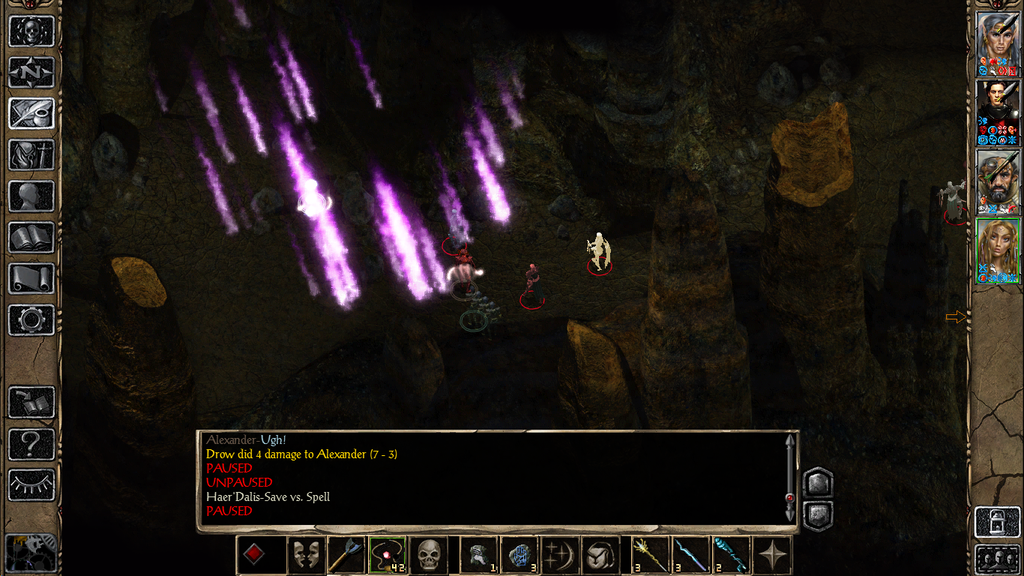The image size is (1024, 576).
Task: Open the character record head icon
Action: tap(31, 196)
